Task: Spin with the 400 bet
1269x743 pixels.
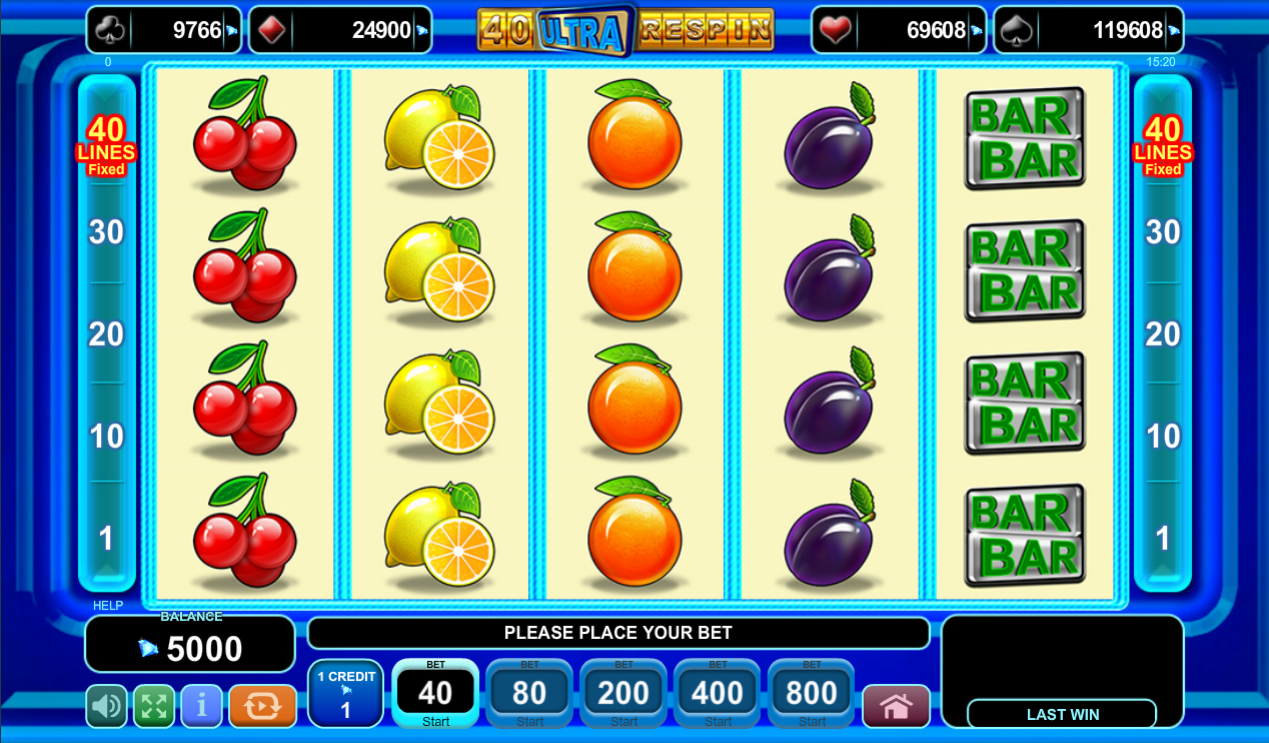Action: pyautogui.click(x=717, y=694)
